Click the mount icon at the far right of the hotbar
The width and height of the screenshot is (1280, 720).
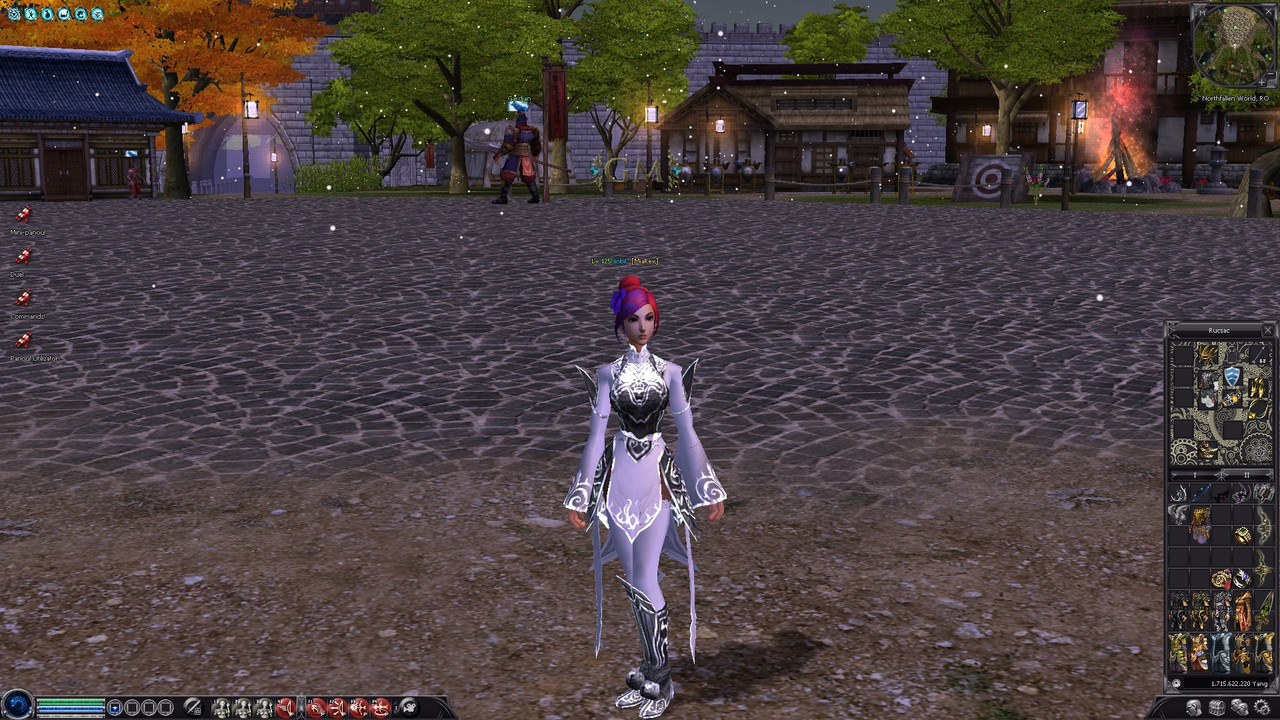pyautogui.click(x=410, y=707)
